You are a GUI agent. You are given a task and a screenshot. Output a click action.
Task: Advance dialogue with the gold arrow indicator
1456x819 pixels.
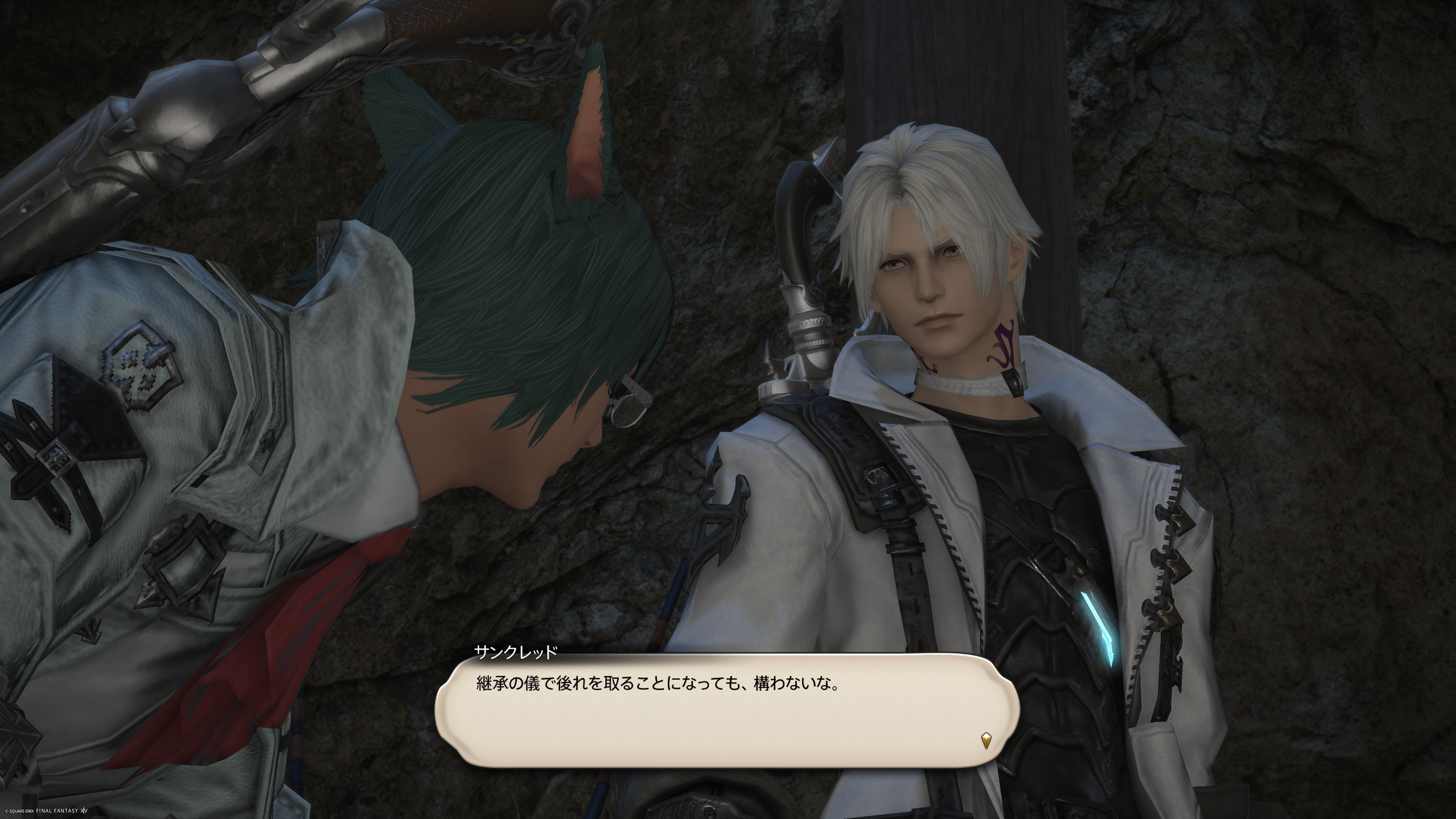tap(986, 740)
